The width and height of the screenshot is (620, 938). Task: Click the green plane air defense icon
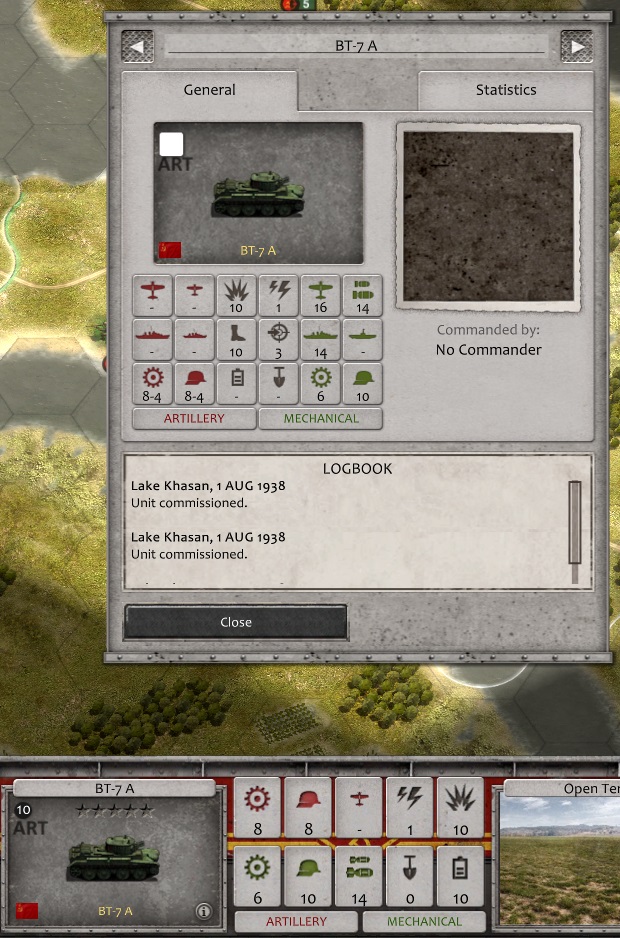[320, 296]
